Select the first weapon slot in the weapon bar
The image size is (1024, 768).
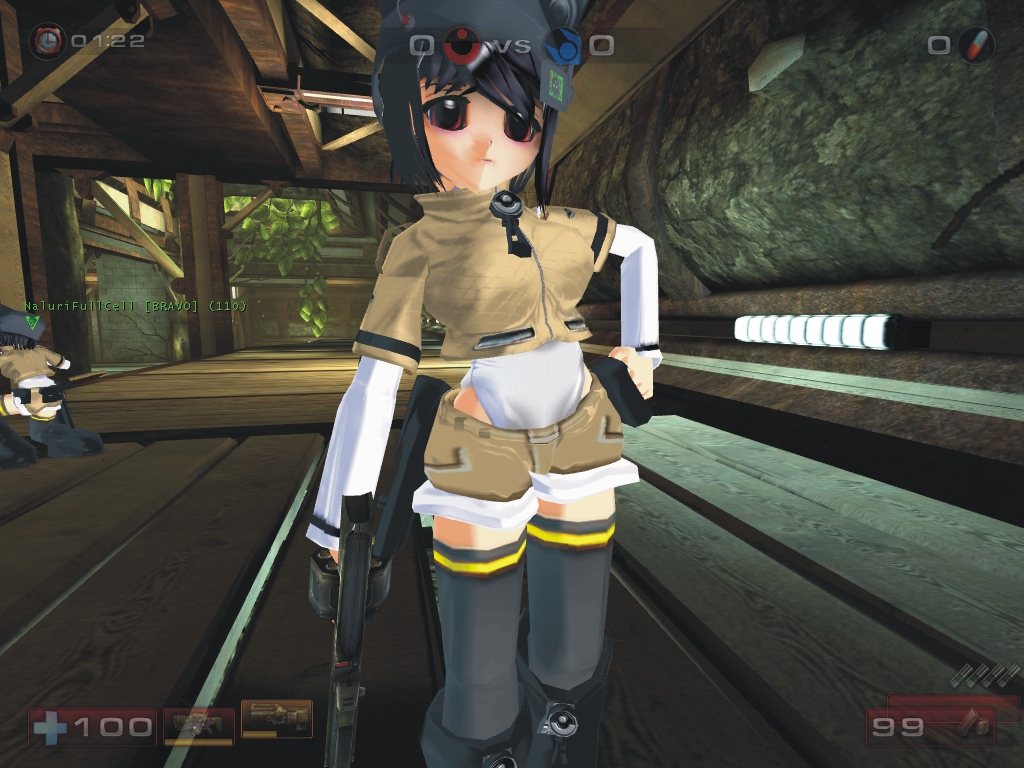pyautogui.click(x=199, y=723)
